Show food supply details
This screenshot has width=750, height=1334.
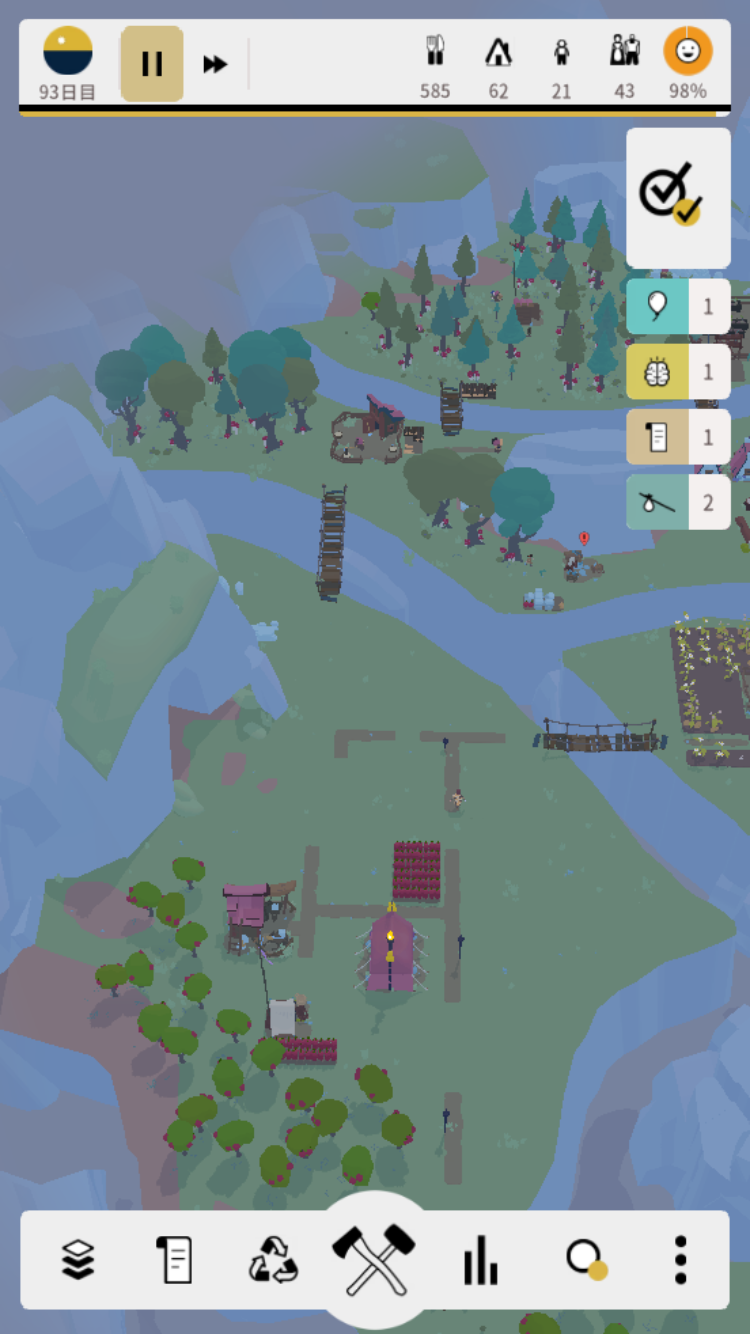click(x=435, y=64)
